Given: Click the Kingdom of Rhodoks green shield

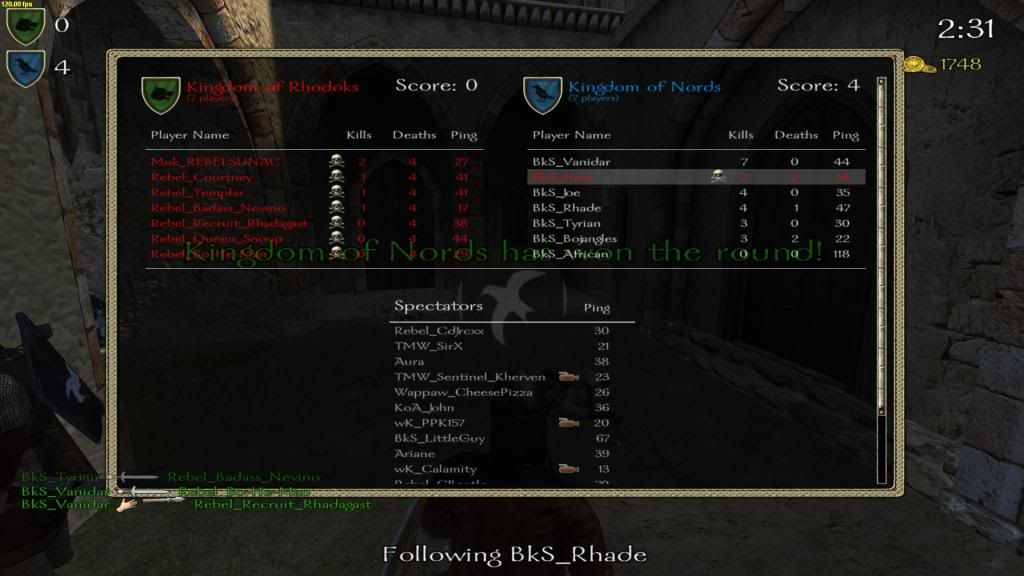Looking at the screenshot, I should click(160, 94).
